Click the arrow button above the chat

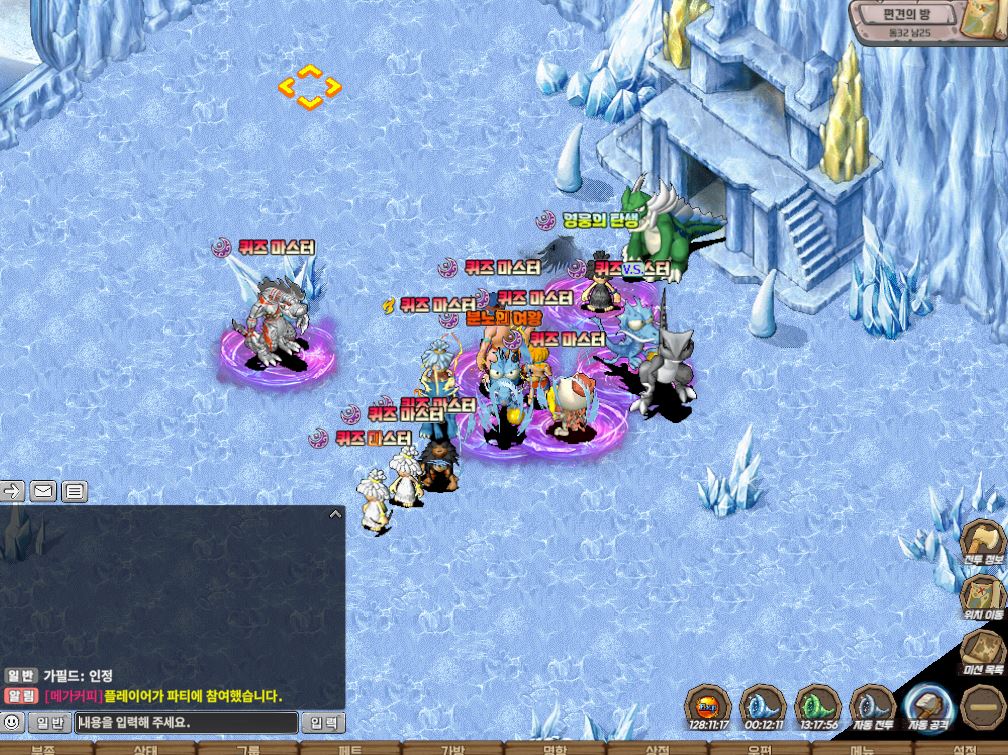click(12, 490)
